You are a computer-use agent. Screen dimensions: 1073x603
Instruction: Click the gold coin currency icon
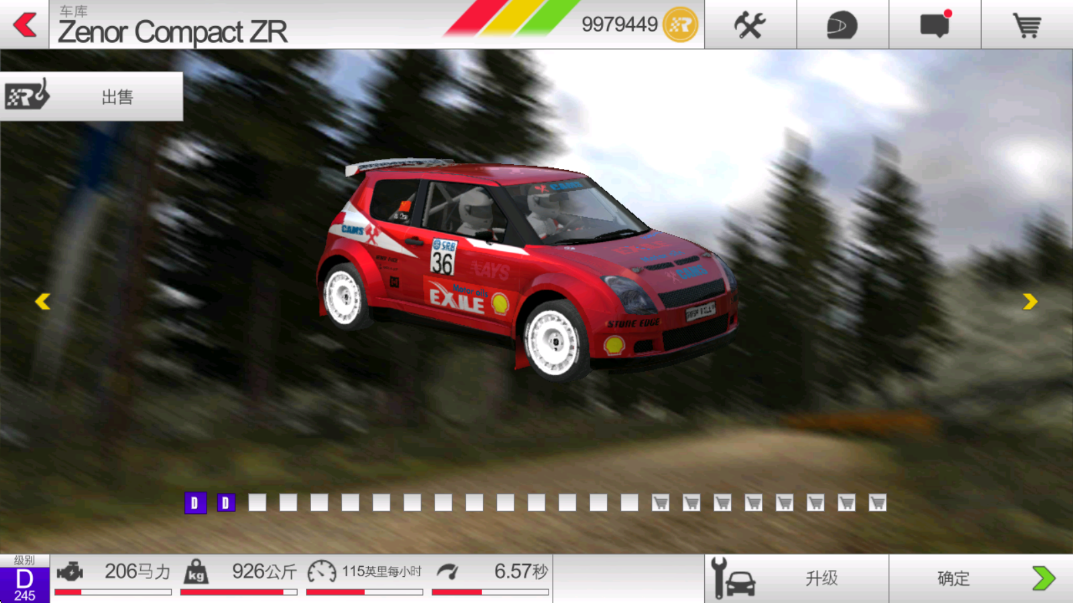[x=681, y=24]
